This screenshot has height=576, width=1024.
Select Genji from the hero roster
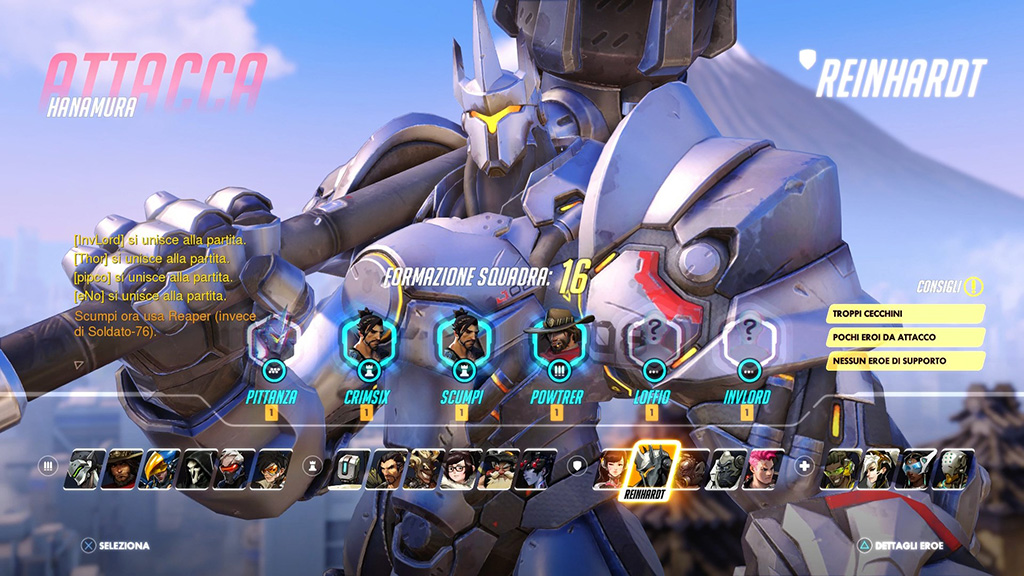[x=85, y=468]
